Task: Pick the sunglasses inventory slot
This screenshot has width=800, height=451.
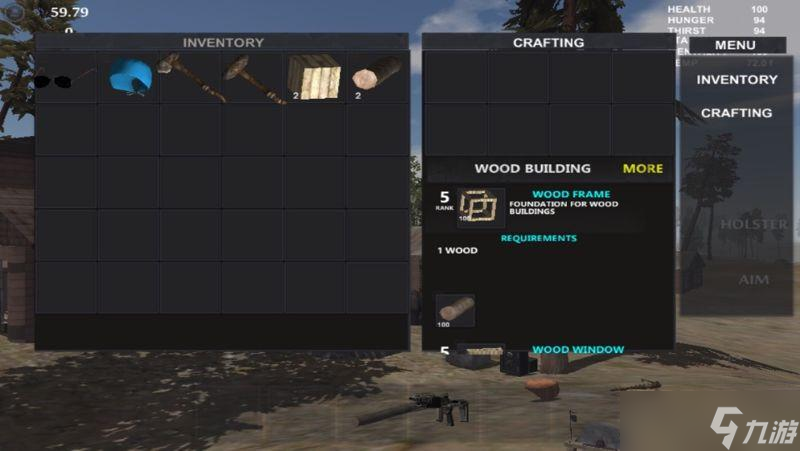Action: coord(65,77)
